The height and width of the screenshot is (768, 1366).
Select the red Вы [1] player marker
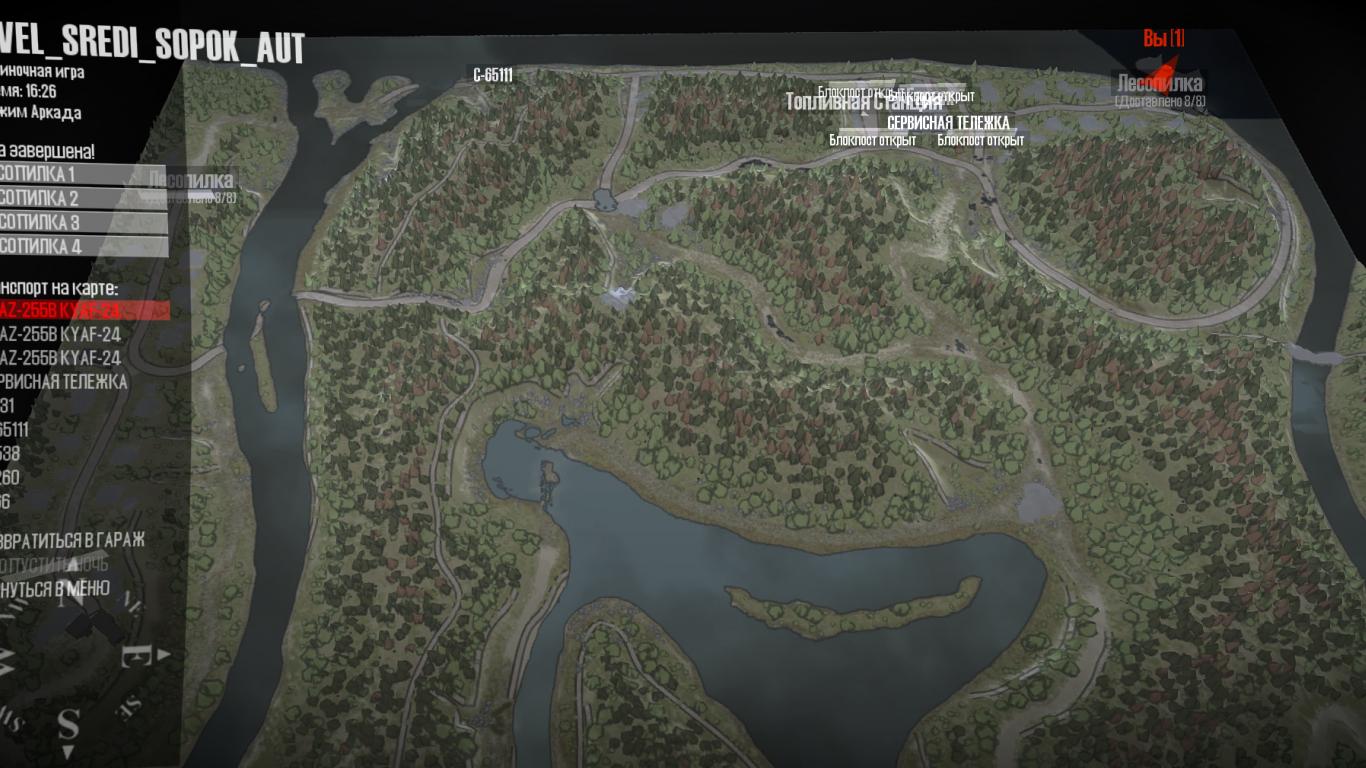click(x=1164, y=39)
